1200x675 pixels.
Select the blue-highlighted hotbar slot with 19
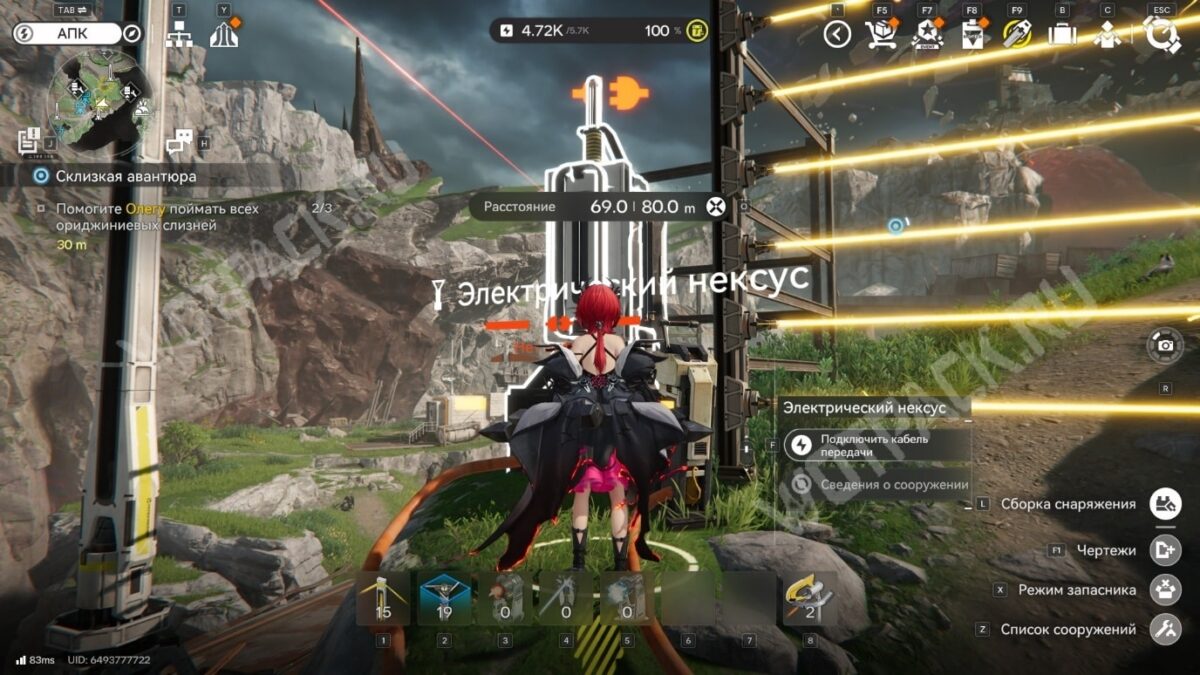pos(445,598)
